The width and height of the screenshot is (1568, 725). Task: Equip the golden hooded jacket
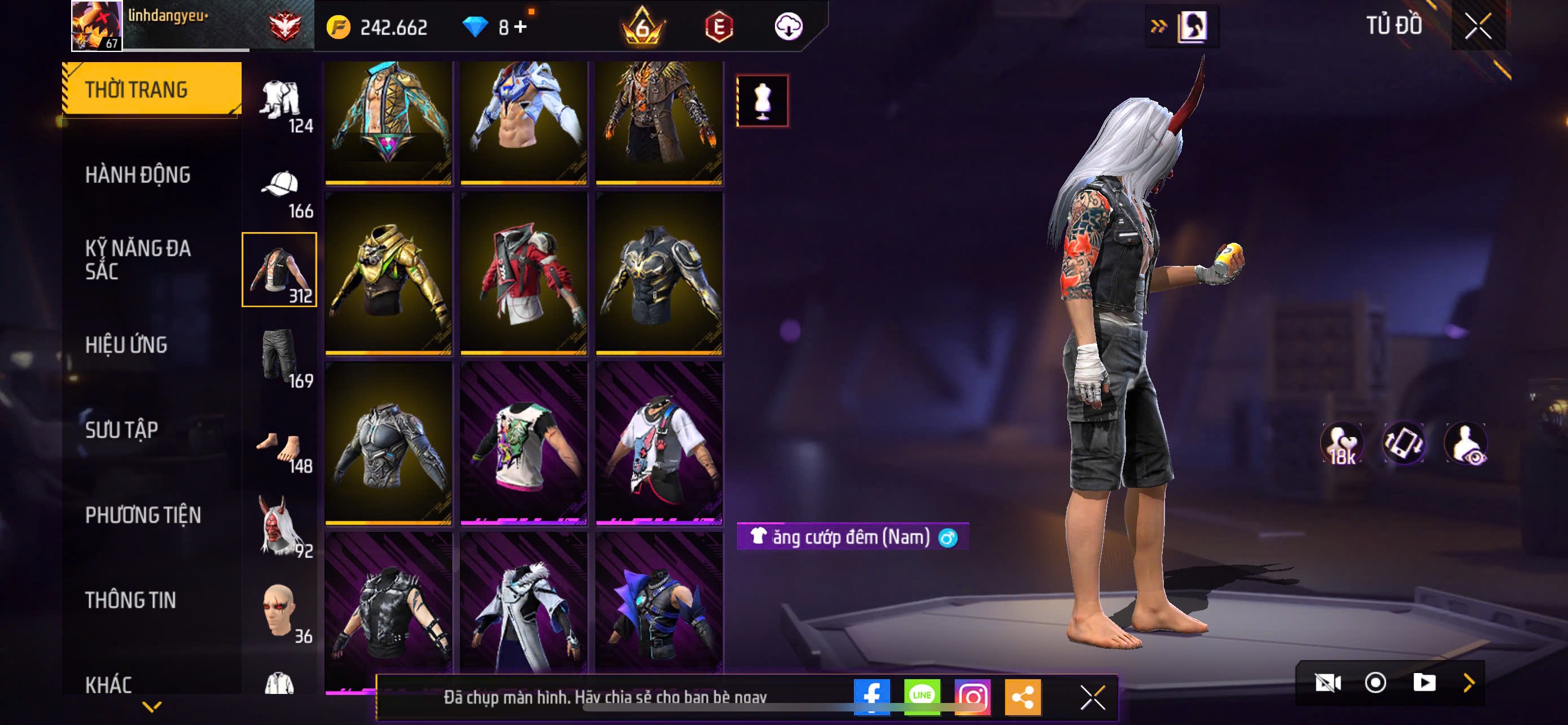click(x=388, y=273)
